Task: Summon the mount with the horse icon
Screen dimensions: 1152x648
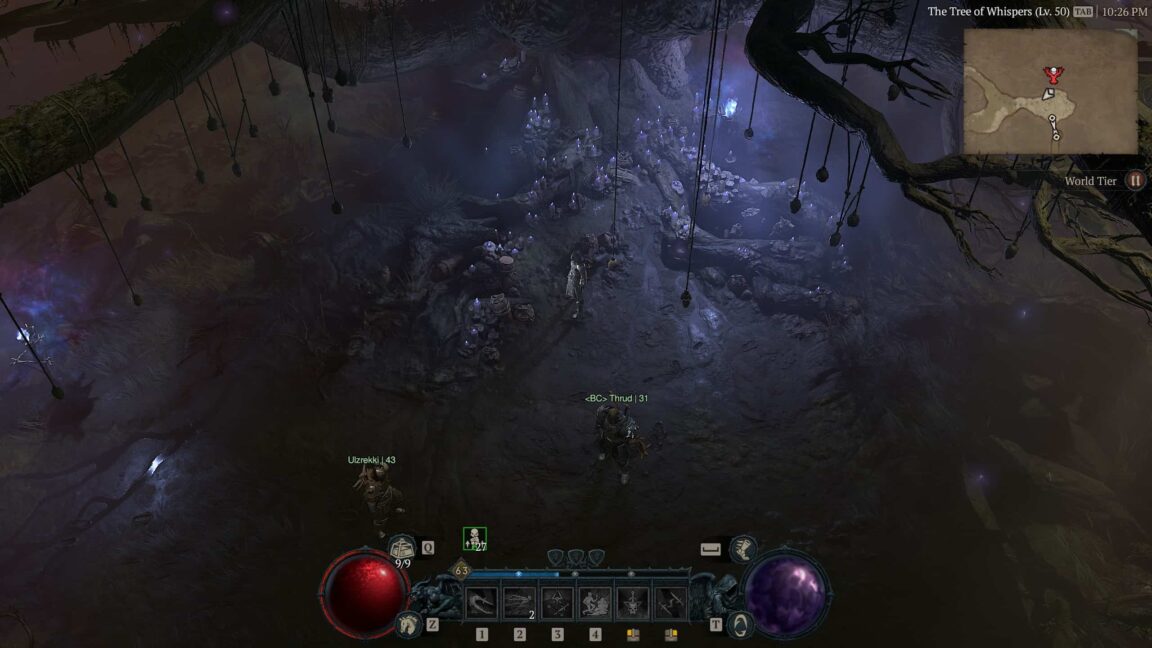Action: pos(408,624)
